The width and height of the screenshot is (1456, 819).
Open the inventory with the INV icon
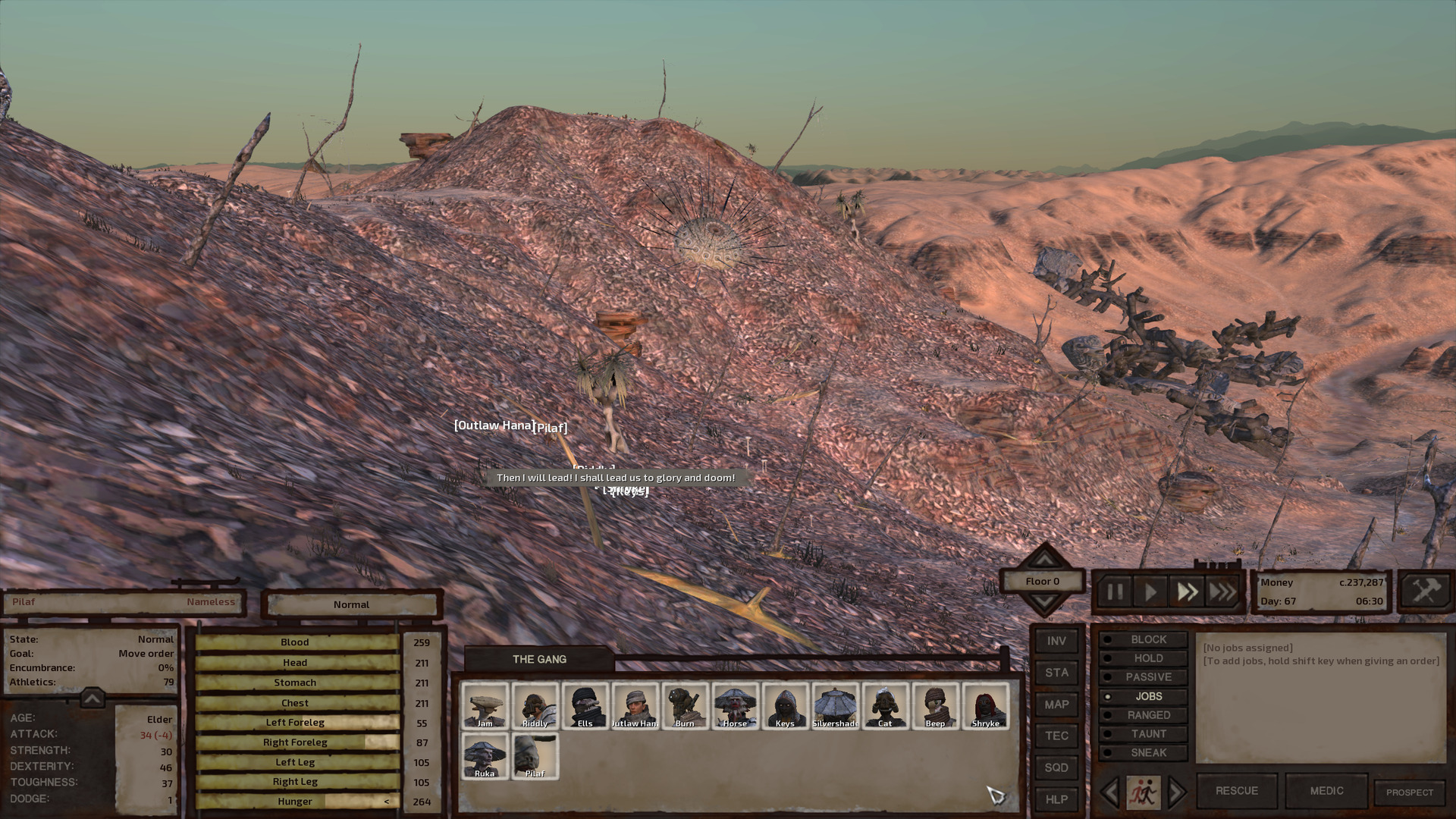pyautogui.click(x=1056, y=640)
